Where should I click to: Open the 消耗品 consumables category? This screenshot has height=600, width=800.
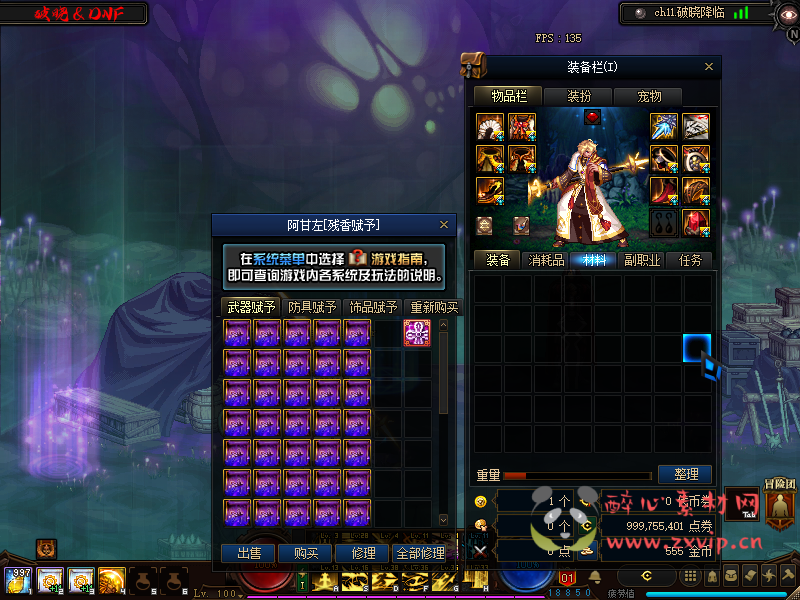click(546, 260)
